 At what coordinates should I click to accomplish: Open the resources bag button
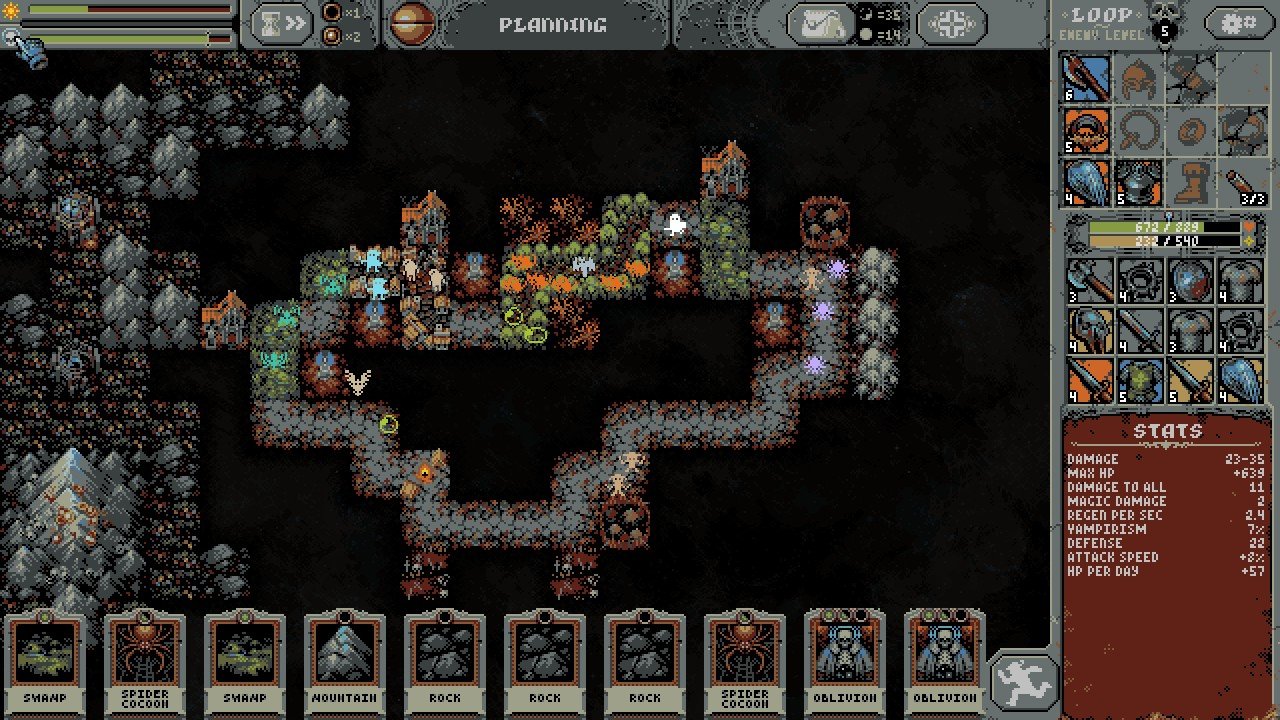[x=822, y=24]
